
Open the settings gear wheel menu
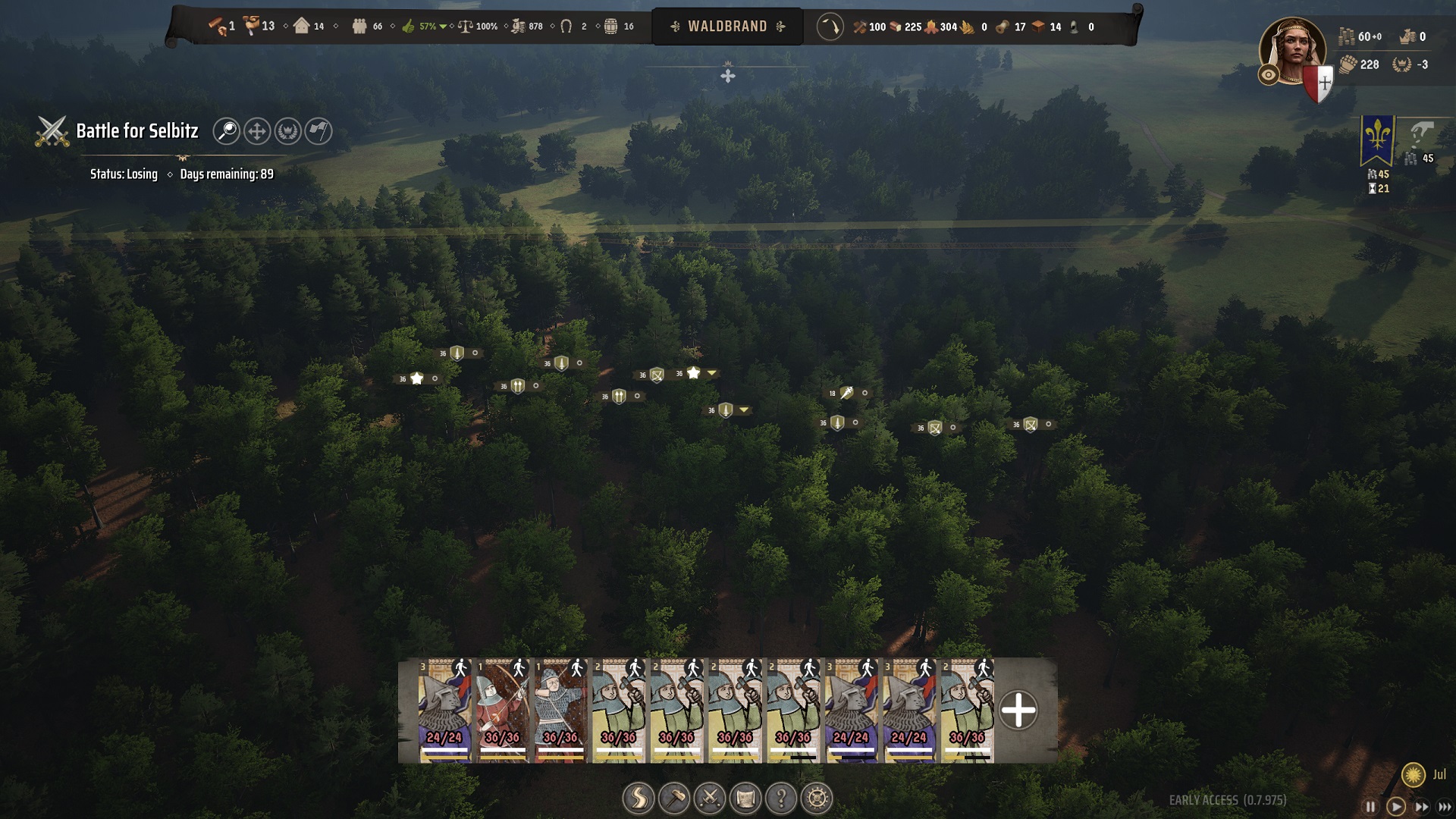[x=817, y=798]
